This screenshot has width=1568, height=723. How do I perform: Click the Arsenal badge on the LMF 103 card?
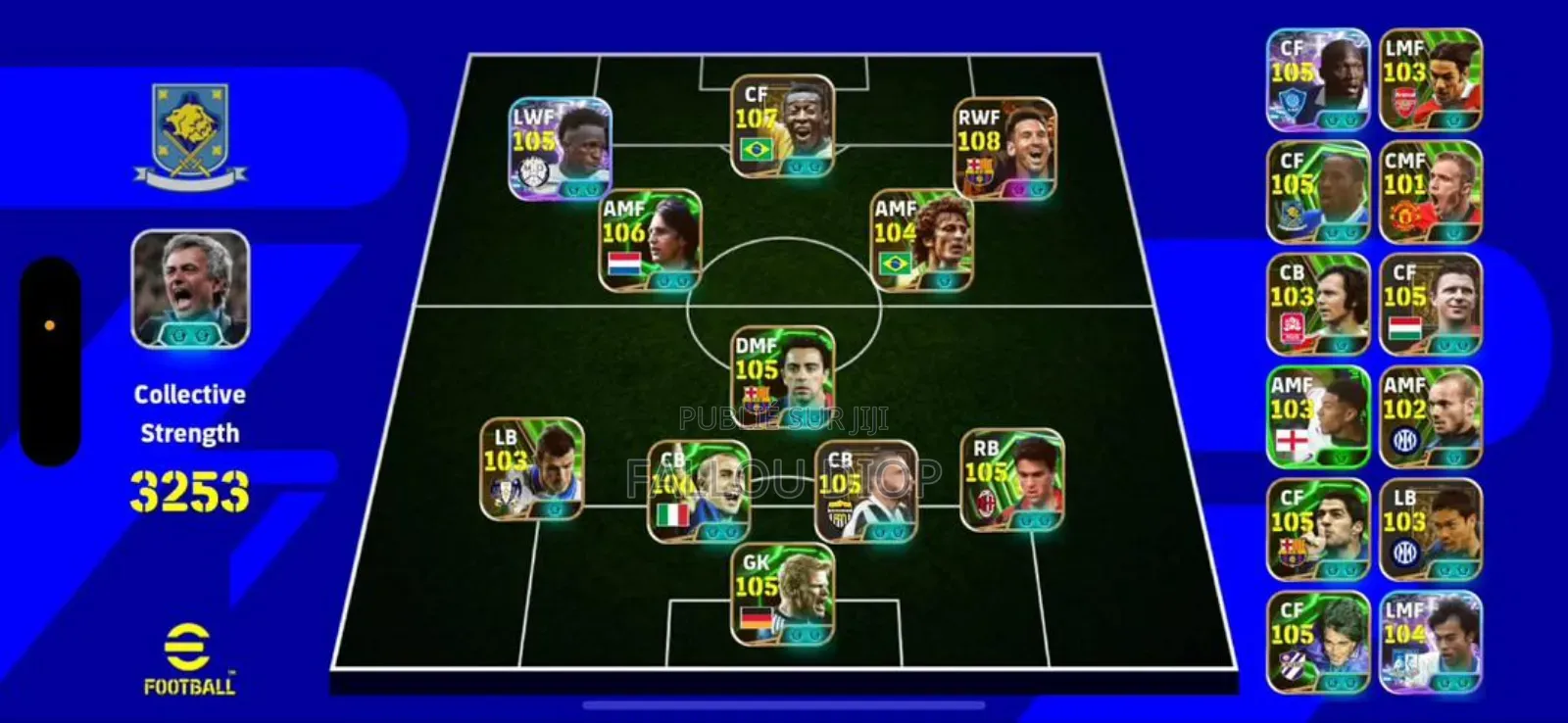[1403, 98]
